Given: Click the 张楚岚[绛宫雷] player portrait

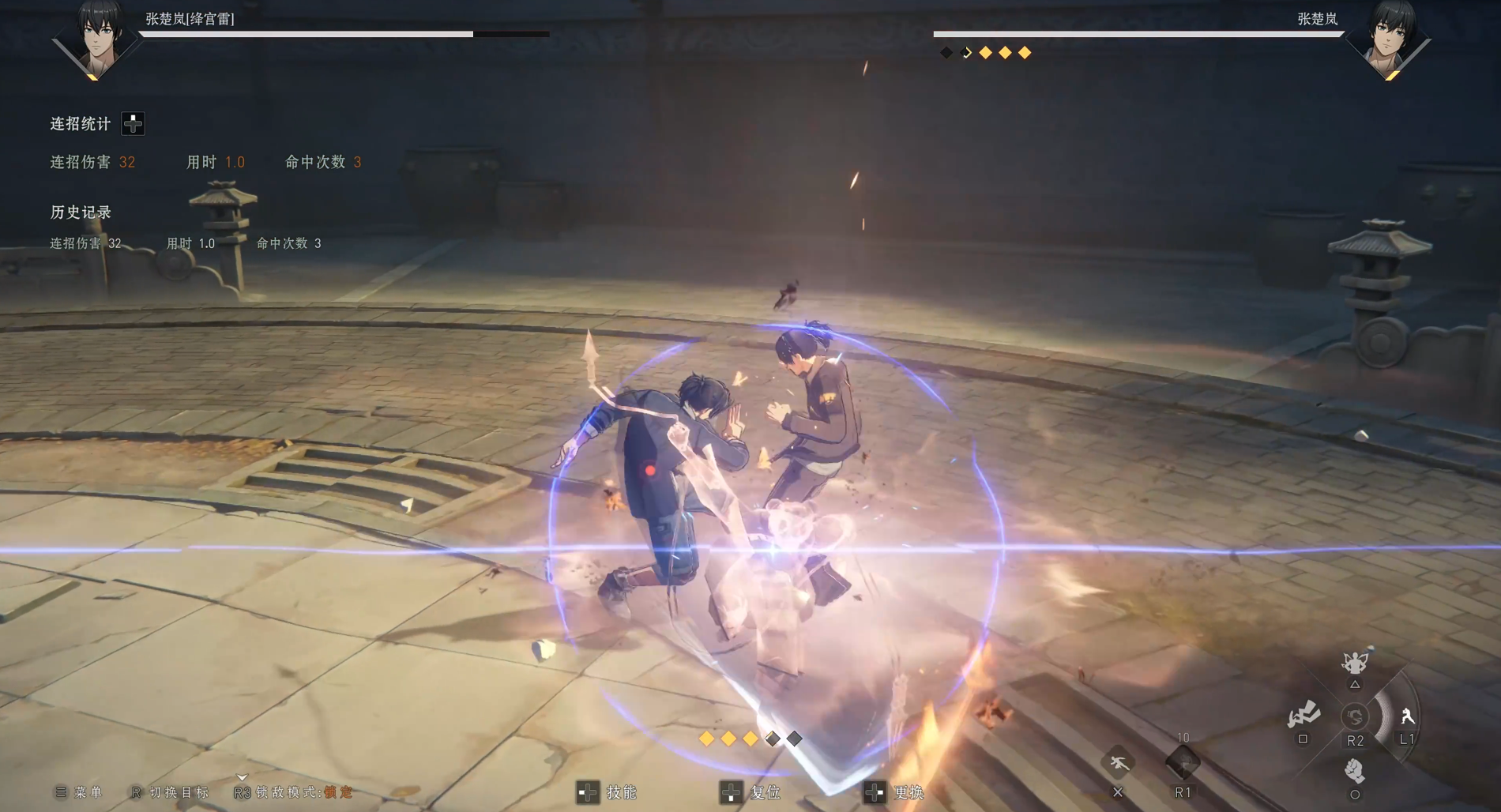Looking at the screenshot, I should [98, 39].
